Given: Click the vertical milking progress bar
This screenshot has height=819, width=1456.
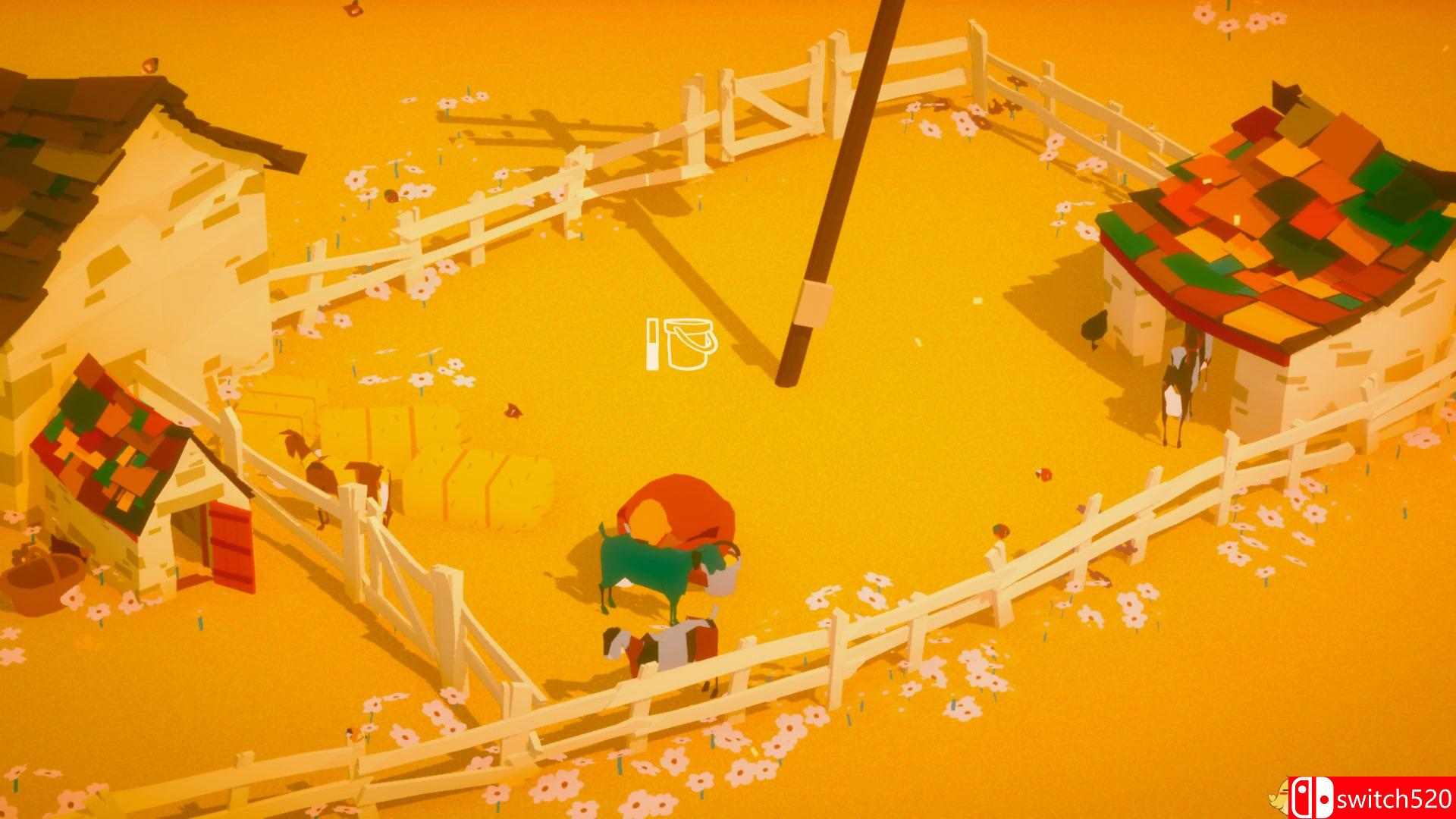Looking at the screenshot, I should tap(654, 345).
